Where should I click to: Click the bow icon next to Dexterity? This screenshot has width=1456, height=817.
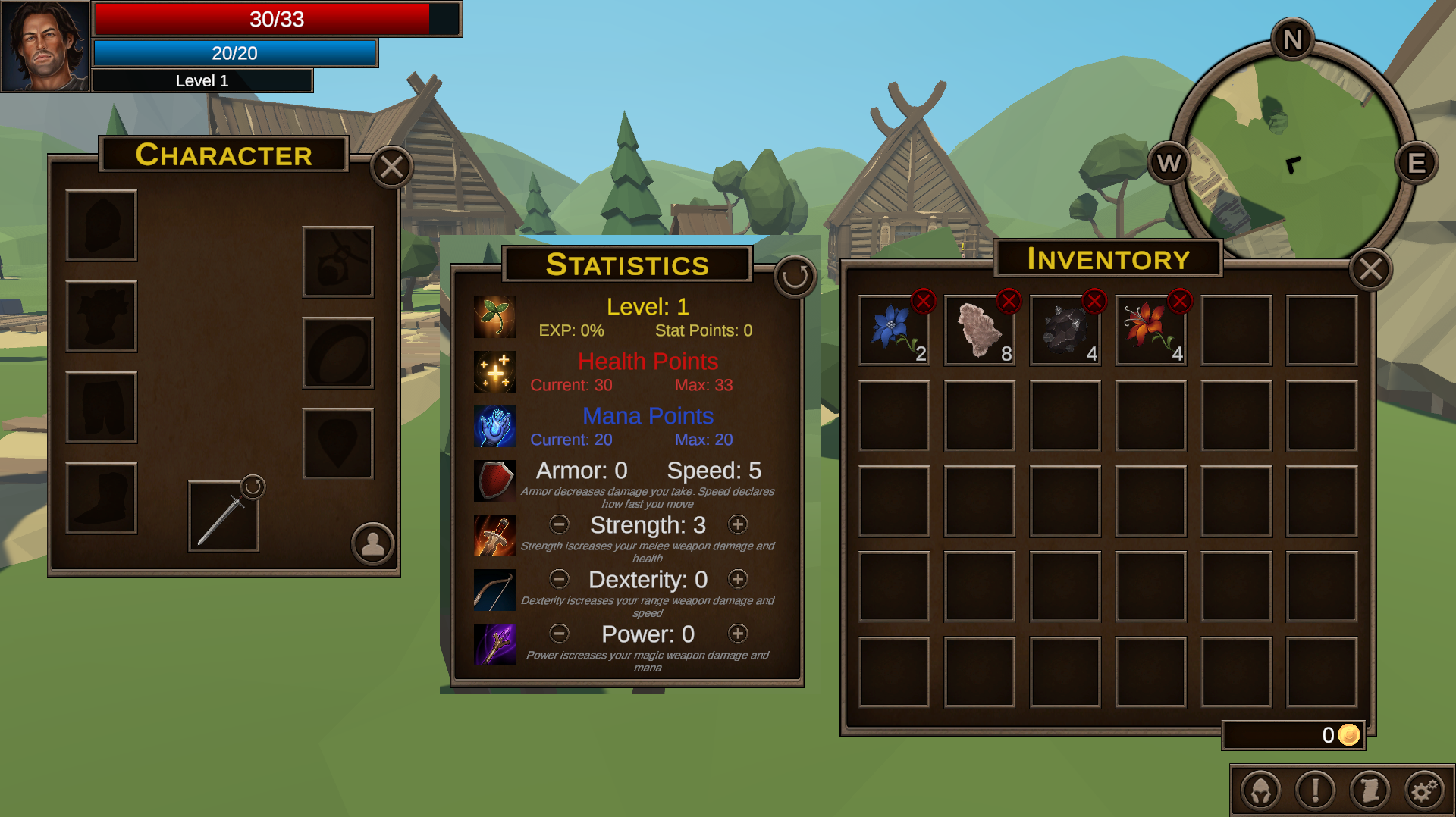click(x=494, y=590)
